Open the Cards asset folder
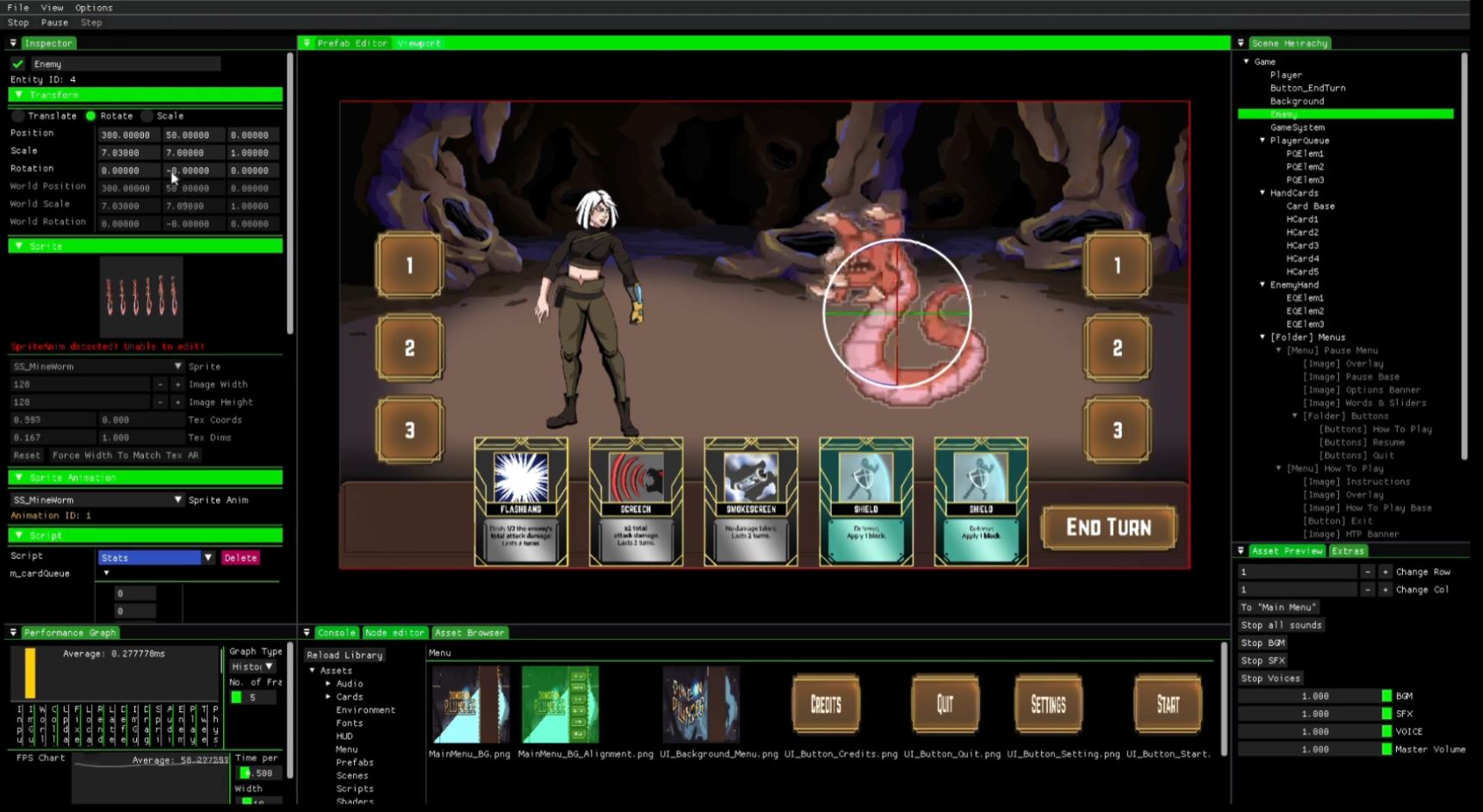The width and height of the screenshot is (1483, 812). coord(349,697)
